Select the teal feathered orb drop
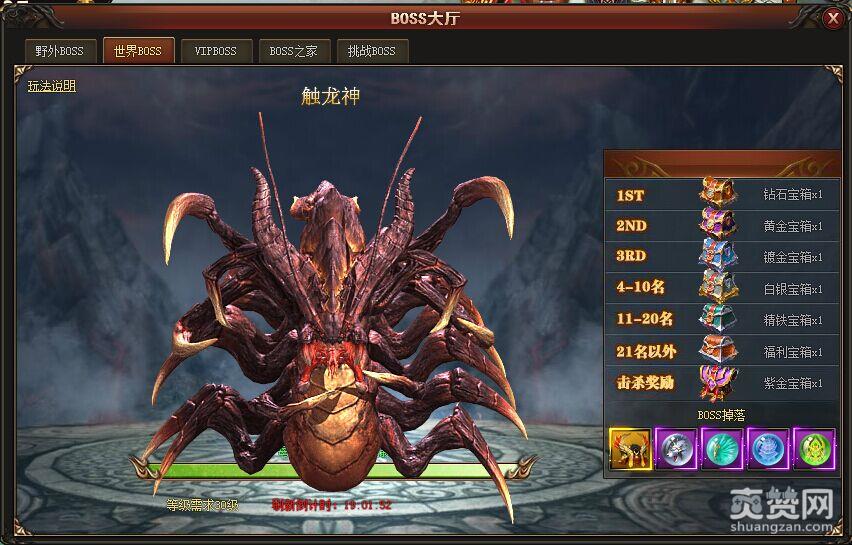The width and height of the screenshot is (852, 545). coord(721,448)
